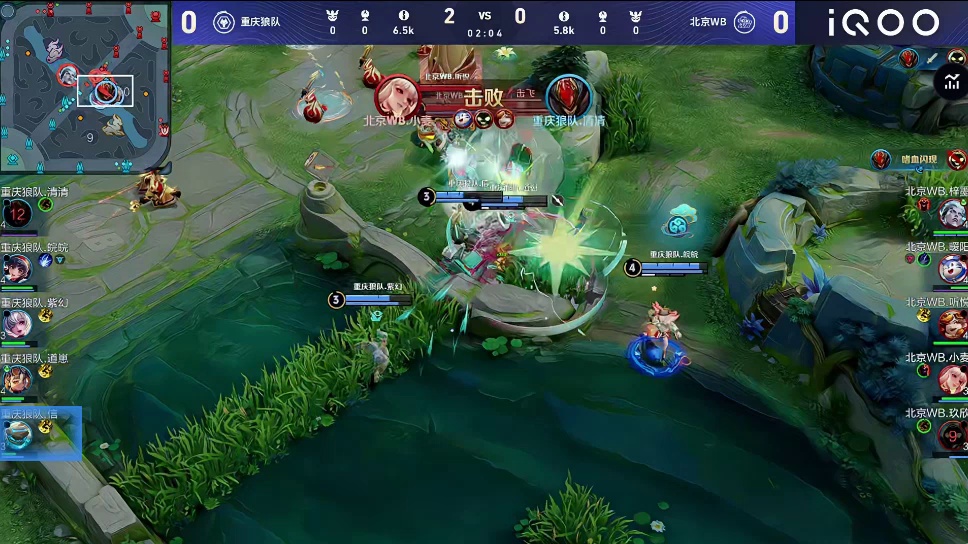This screenshot has width=968, height=544.
Task: Click the 北京WB team logo in scoreboard
Action: pos(744,22)
